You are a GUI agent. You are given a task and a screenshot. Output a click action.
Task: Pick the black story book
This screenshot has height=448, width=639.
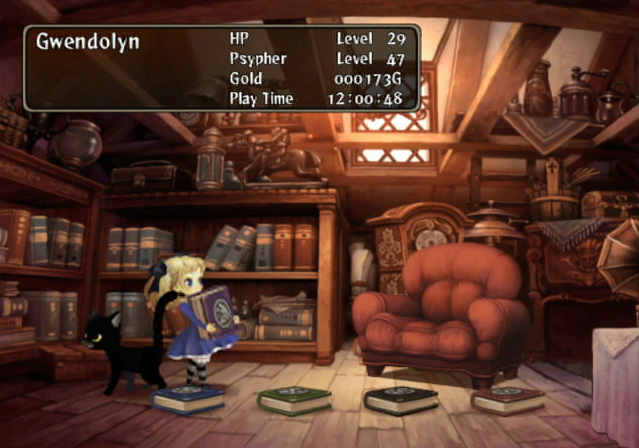[x=400, y=400]
